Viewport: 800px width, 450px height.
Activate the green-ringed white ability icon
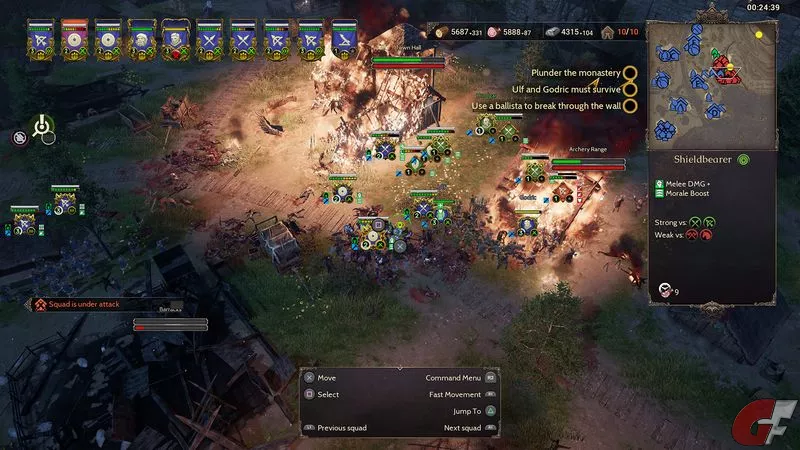(41, 126)
